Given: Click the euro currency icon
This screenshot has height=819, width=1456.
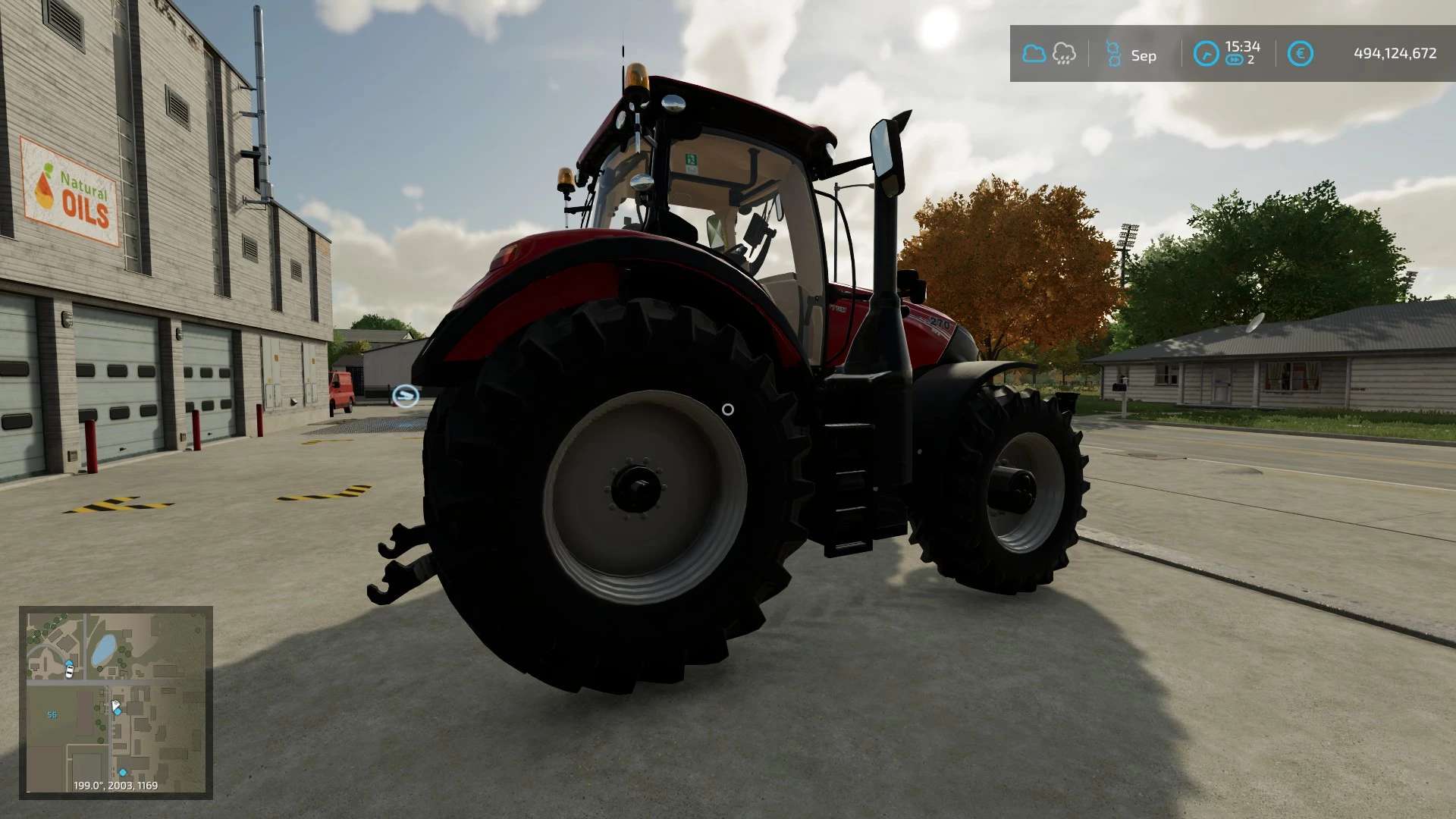Looking at the screenshot, I should click(x=1300, y=54).
